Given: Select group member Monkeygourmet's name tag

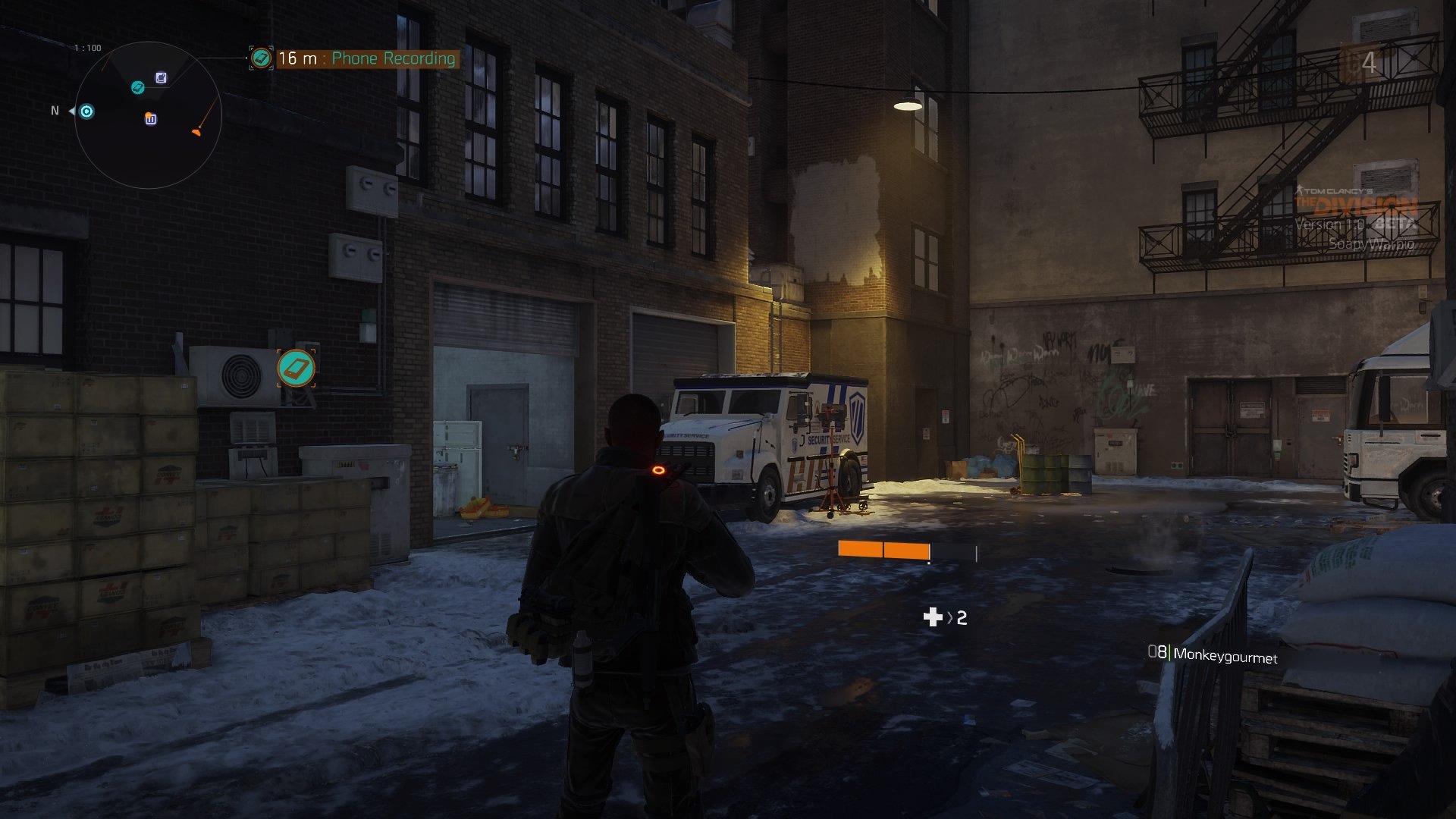Looking at the screenshot, I should coord(1224,656).
